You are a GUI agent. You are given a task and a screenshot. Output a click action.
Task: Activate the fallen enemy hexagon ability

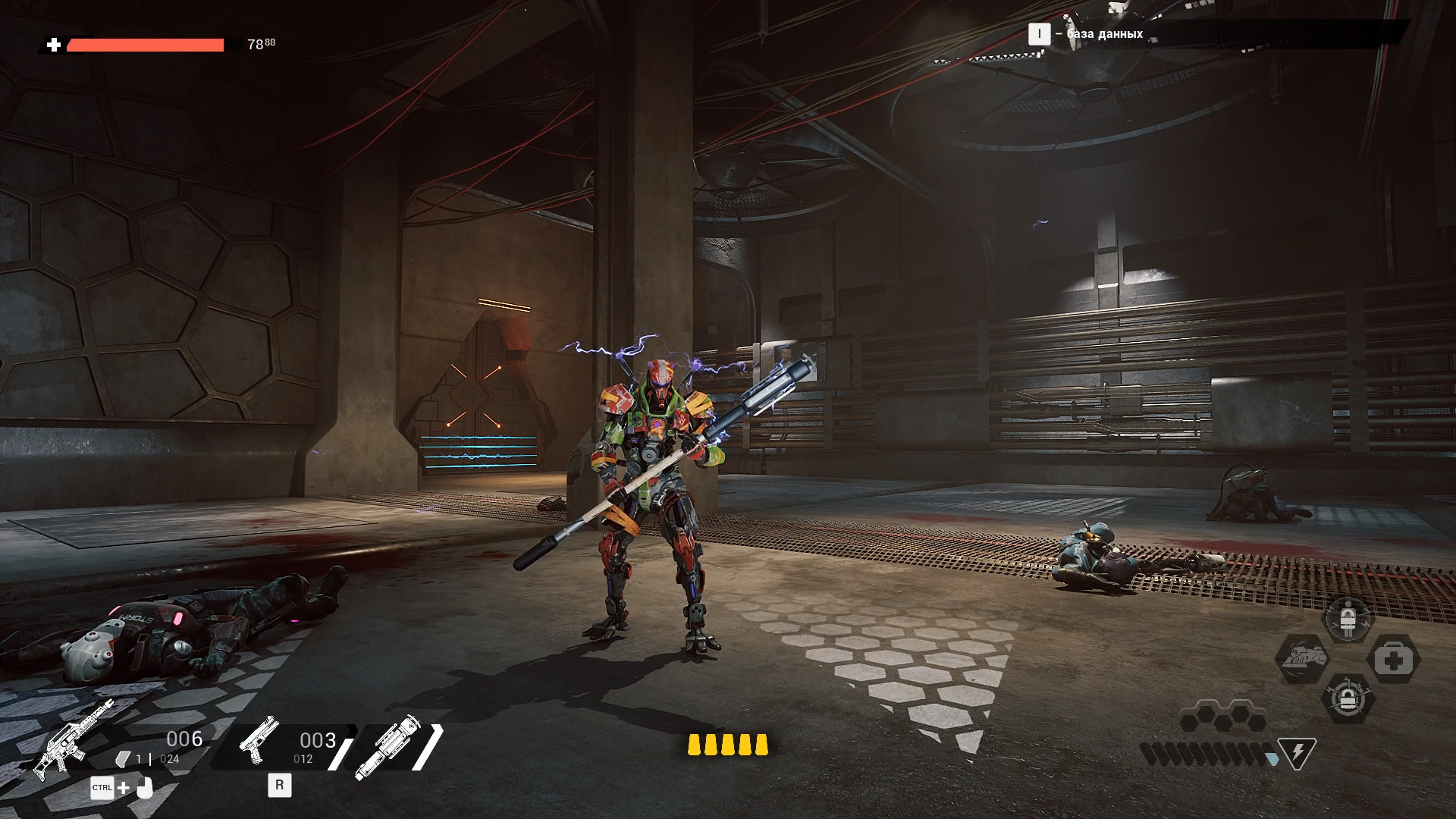(x=1302, y=658)
